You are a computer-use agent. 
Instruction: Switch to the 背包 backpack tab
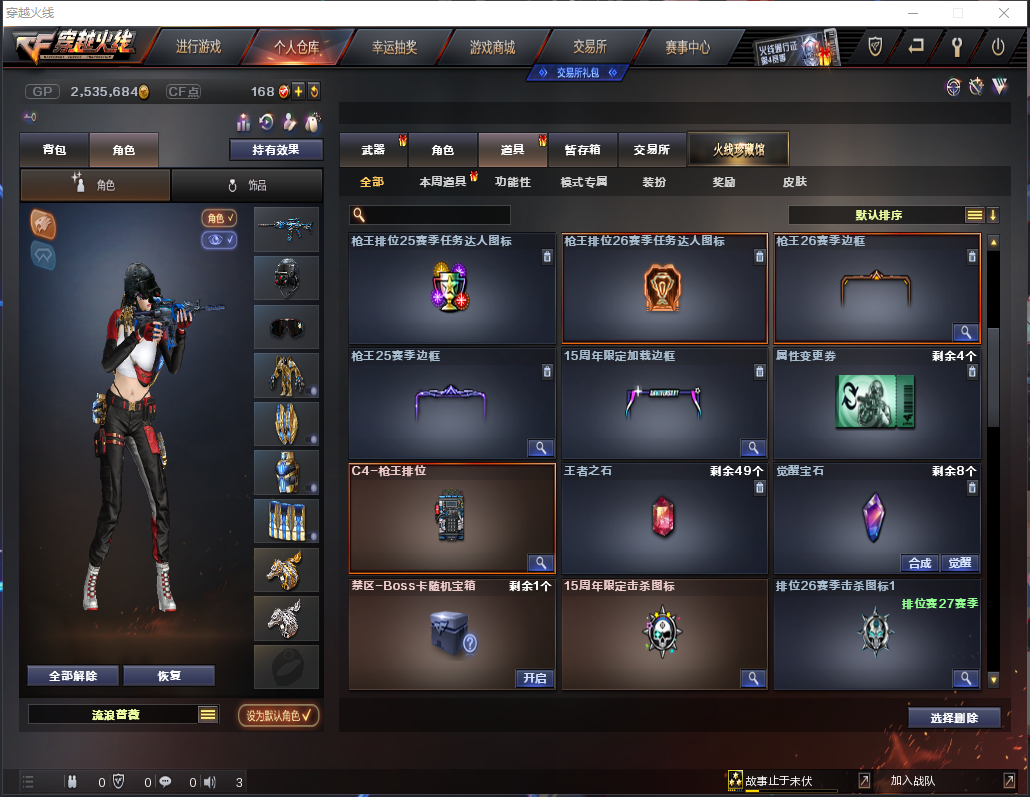(54, 150)
